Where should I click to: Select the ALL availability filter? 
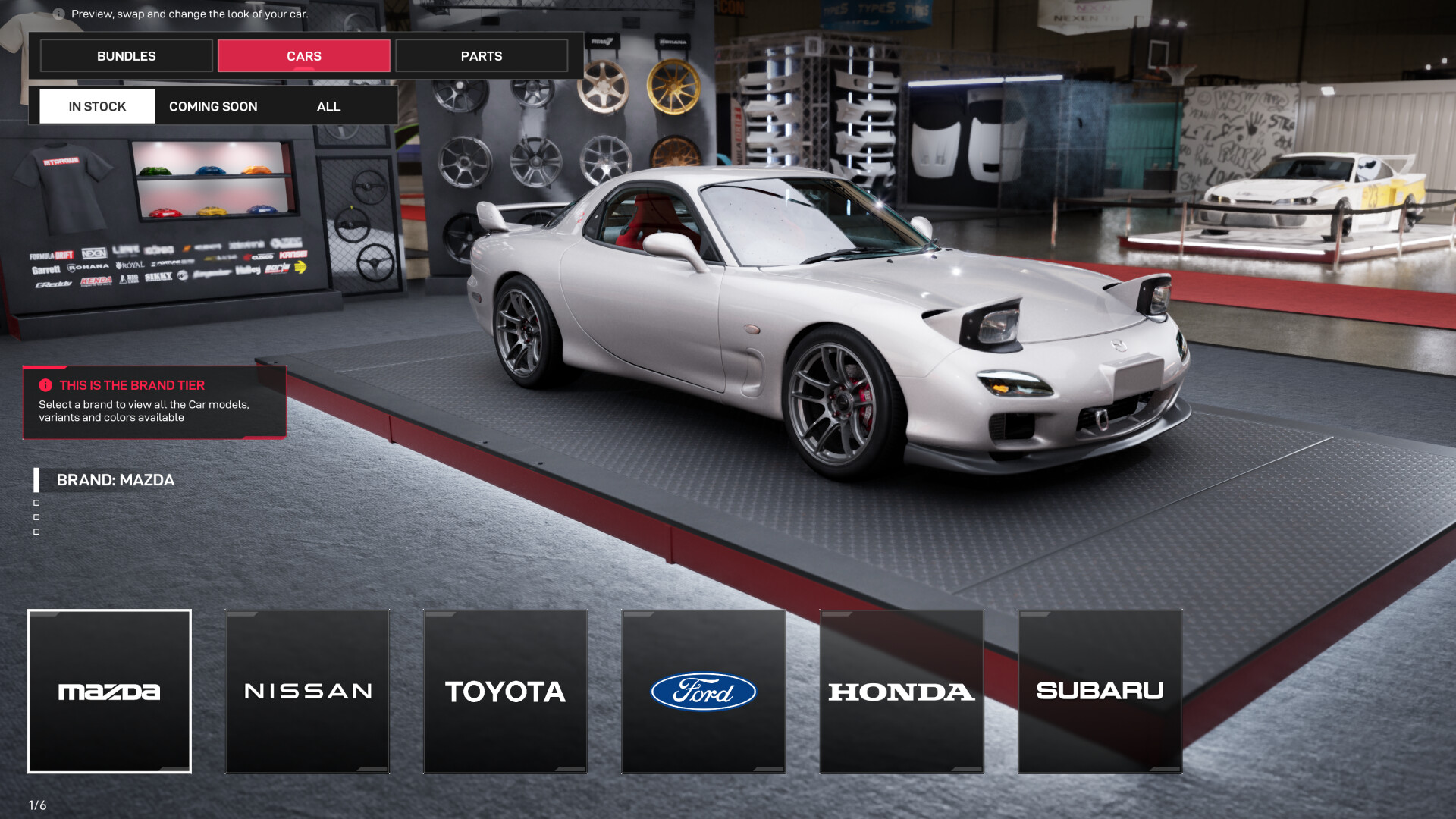click(x=328, y=106)
